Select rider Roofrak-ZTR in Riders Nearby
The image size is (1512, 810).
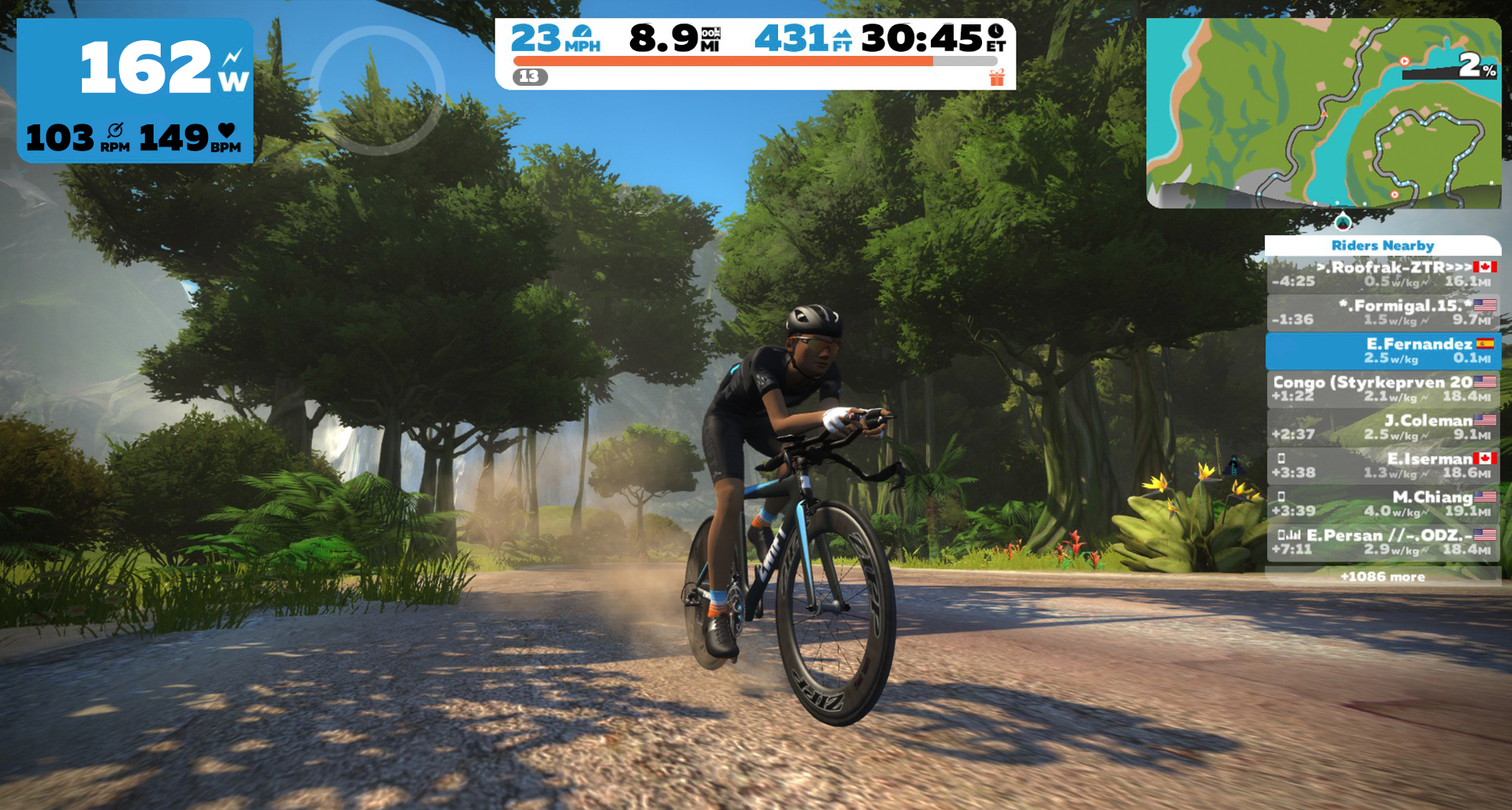[1383, 274]
